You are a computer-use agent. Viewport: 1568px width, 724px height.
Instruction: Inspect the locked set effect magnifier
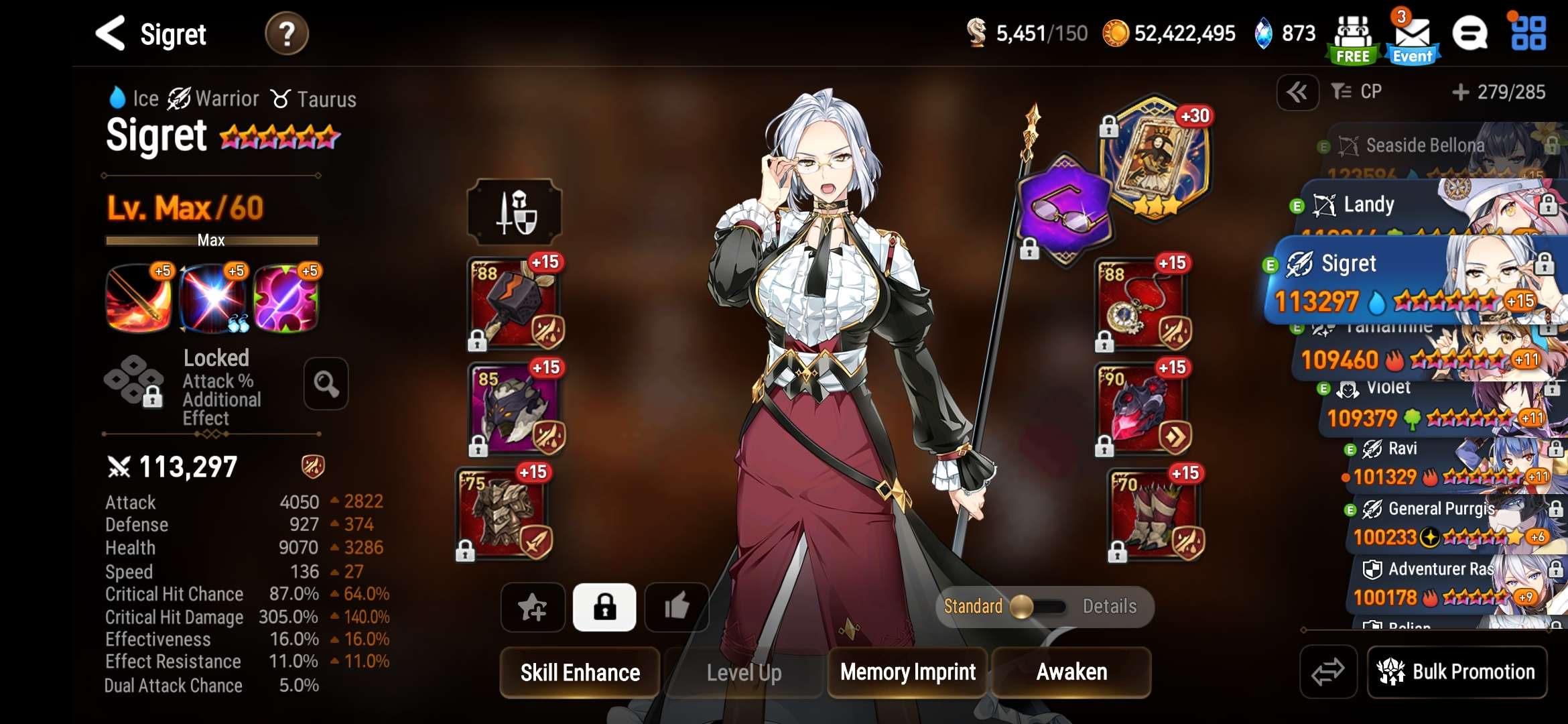pyautogui.click(x=326, y=384)
